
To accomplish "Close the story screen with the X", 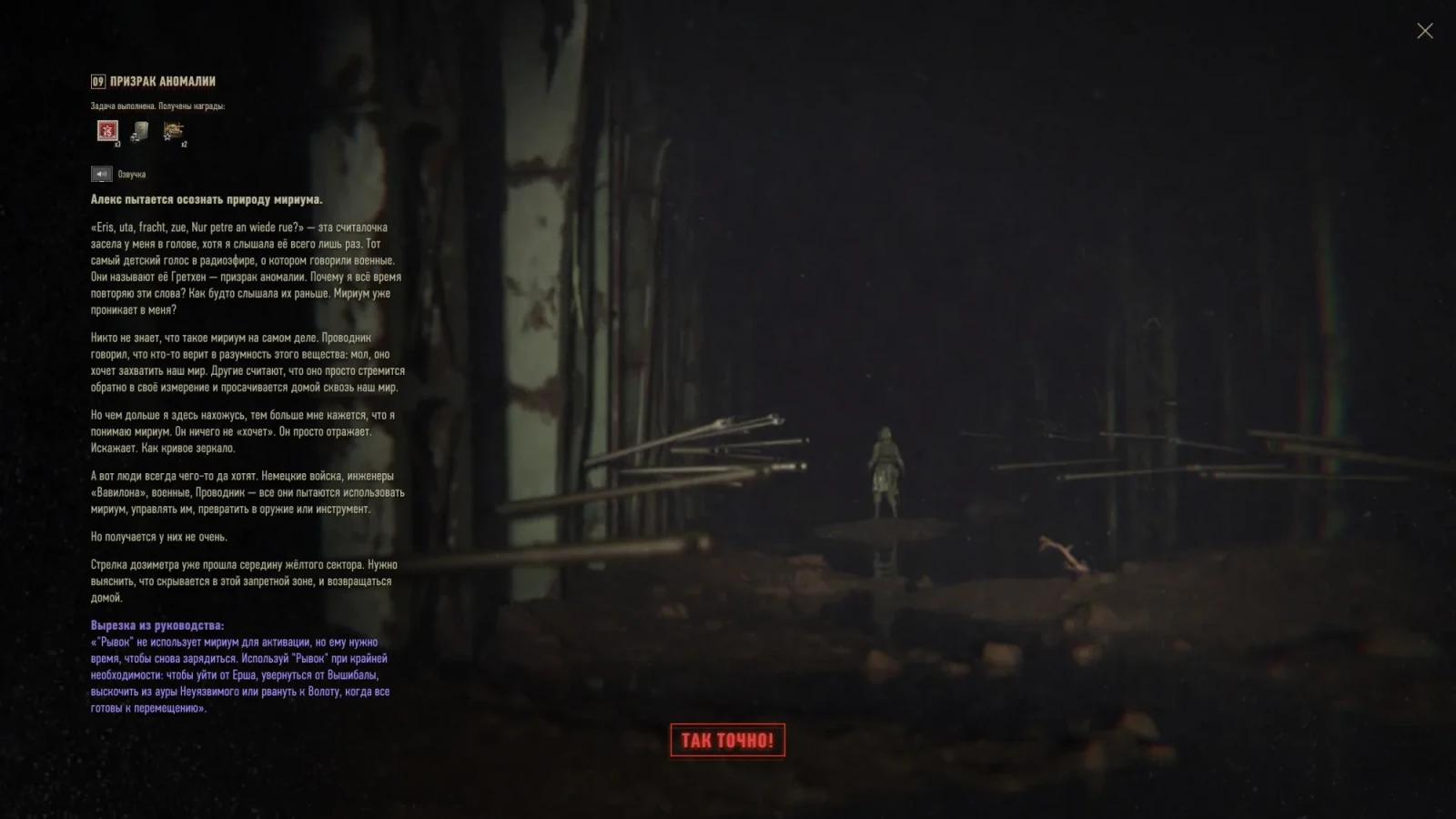I will [1424, 31].
